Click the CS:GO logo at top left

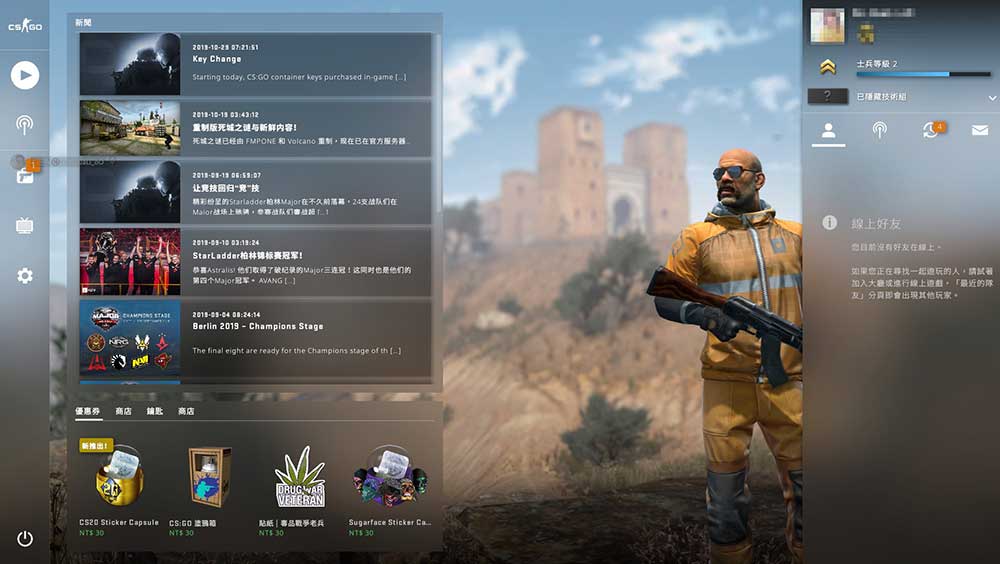tap(25, 26)
